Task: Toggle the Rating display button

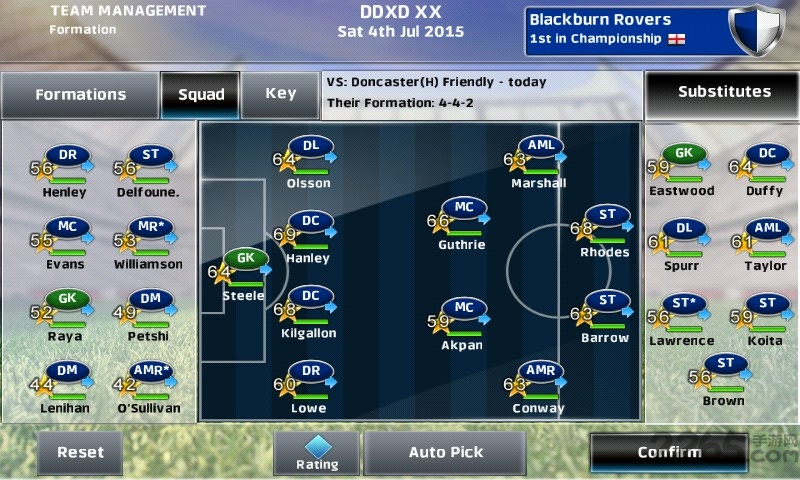Action: coord(316,452)
